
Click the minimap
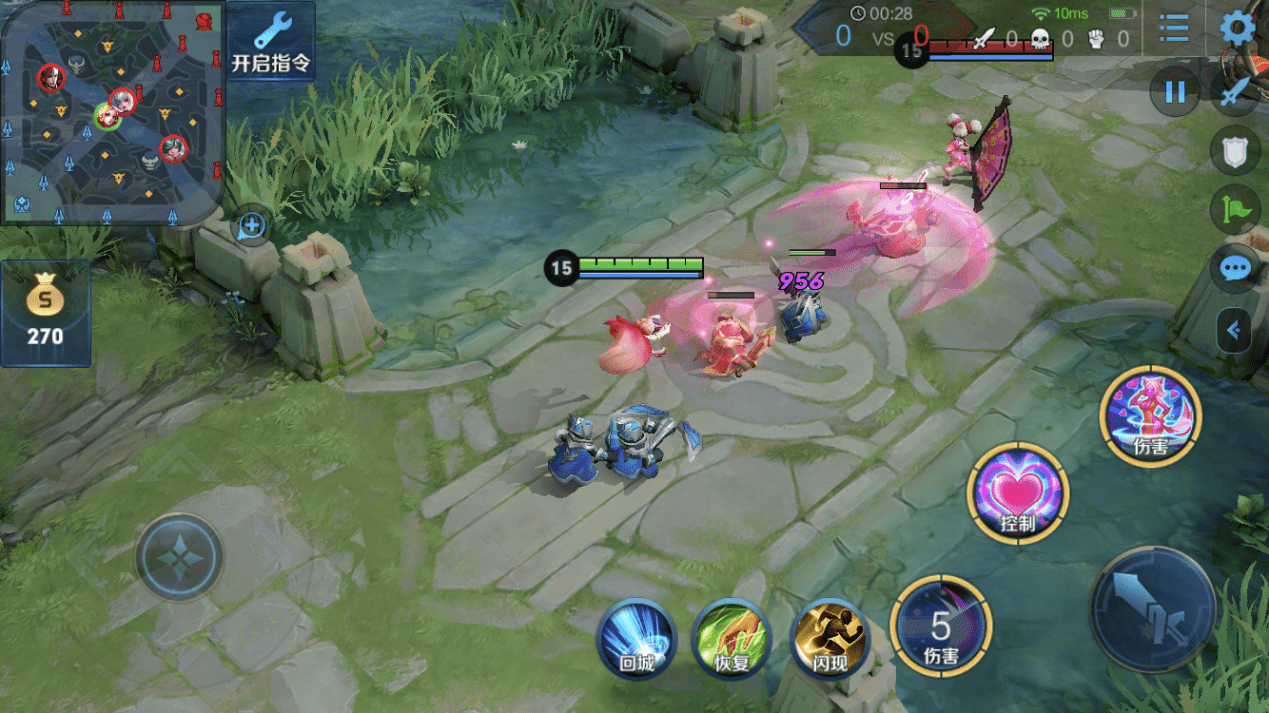click(x=110, y=110)
